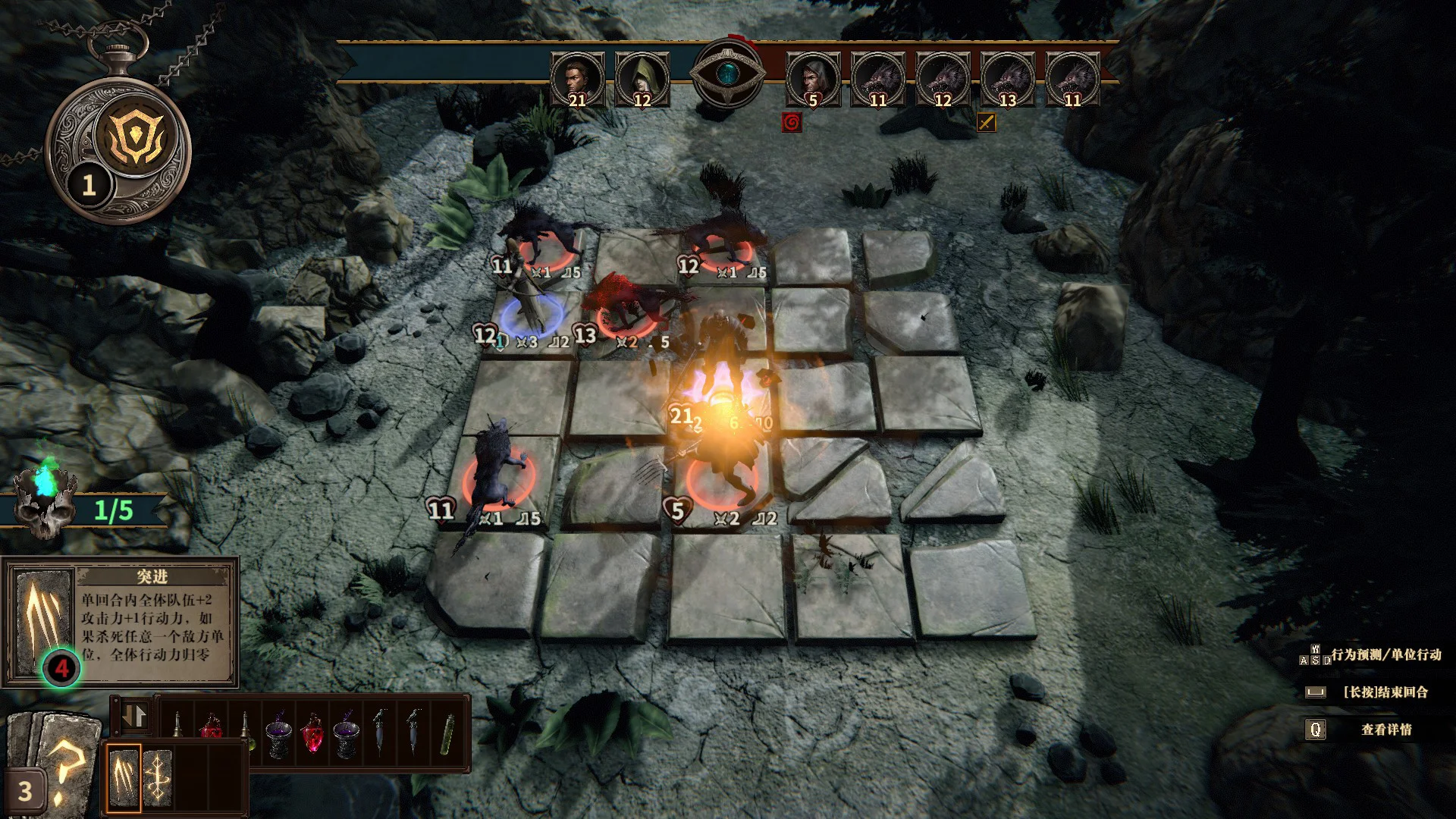1456x819 pixels.
Task: Click the central eye emblem on turn bar
Action: (728, 74)
